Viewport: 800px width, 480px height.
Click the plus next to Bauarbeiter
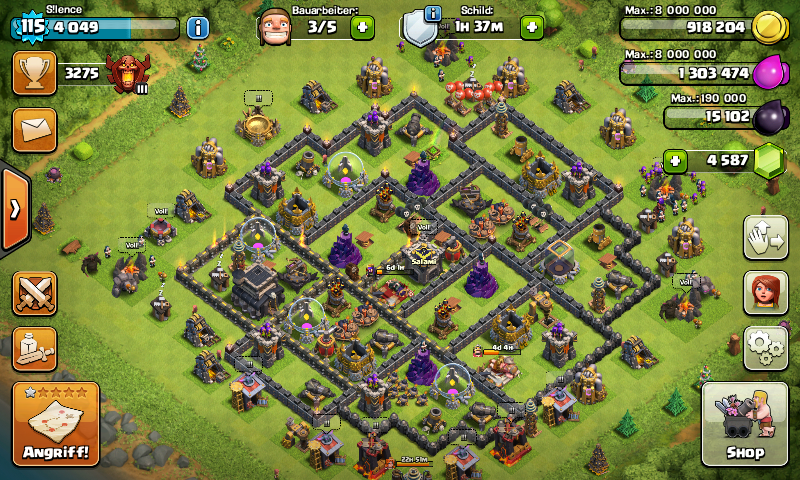coord(362,27)
